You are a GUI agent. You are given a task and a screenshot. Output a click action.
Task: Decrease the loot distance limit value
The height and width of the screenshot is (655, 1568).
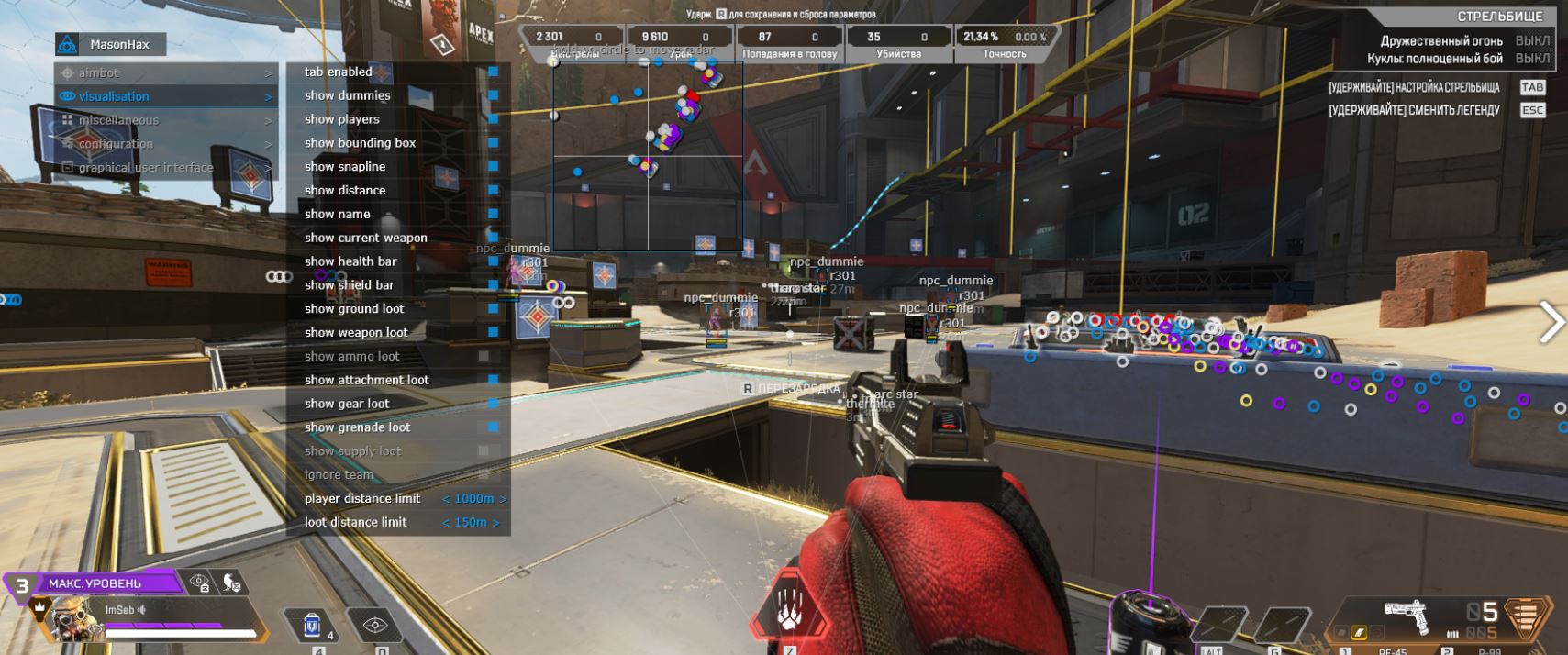click(447, 523)
